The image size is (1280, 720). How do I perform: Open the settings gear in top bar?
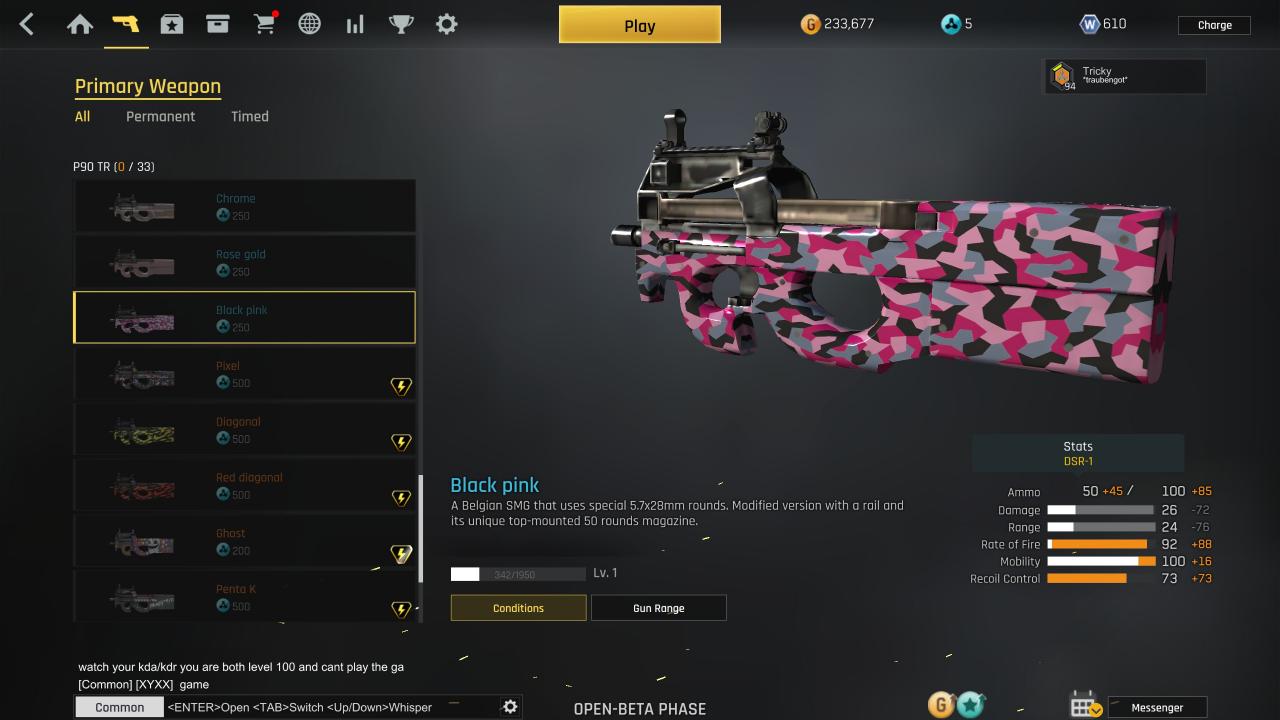(x=447, y=24)
